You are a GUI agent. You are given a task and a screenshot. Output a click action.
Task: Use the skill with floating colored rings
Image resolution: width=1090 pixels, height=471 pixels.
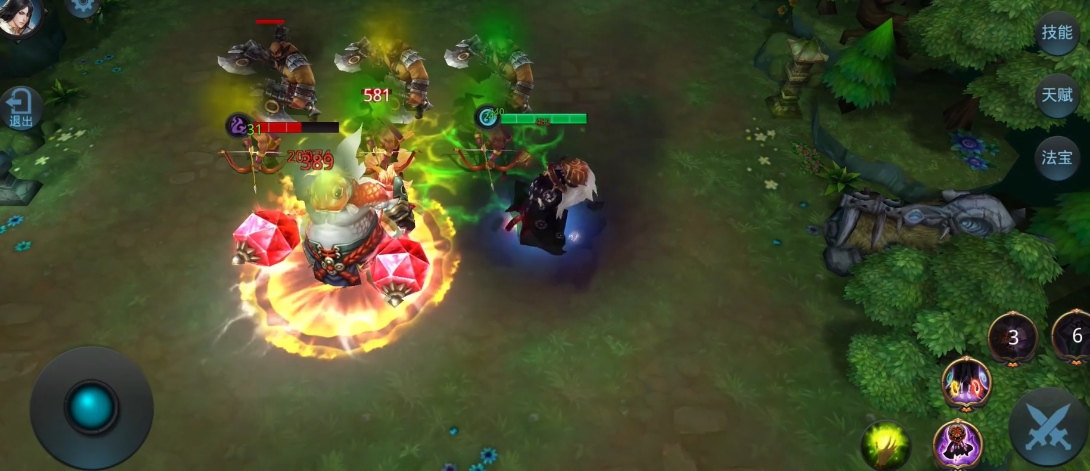(x=966, y=383)
